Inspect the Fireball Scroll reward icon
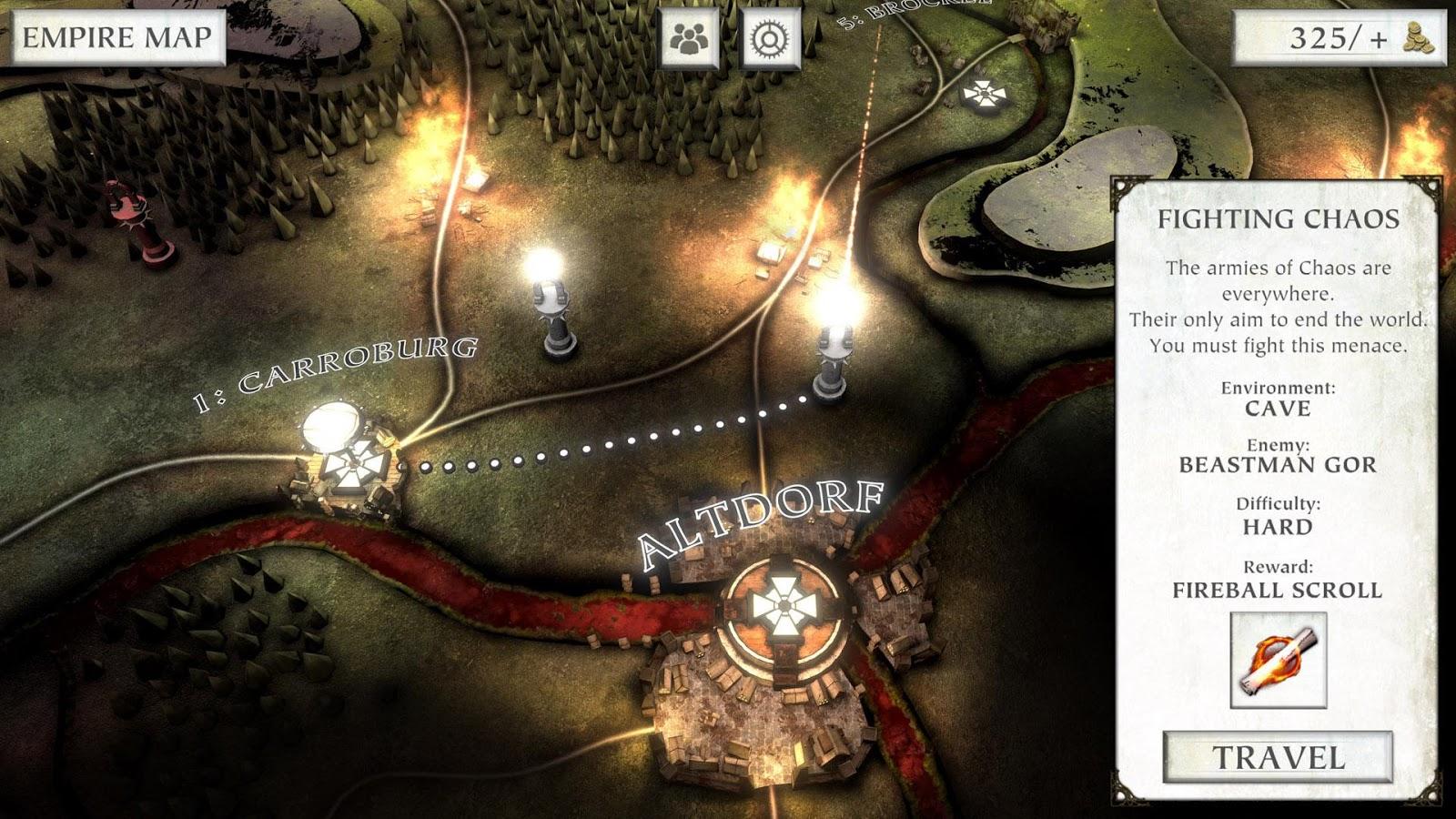1456x819 pixels. coord(1278,660)
